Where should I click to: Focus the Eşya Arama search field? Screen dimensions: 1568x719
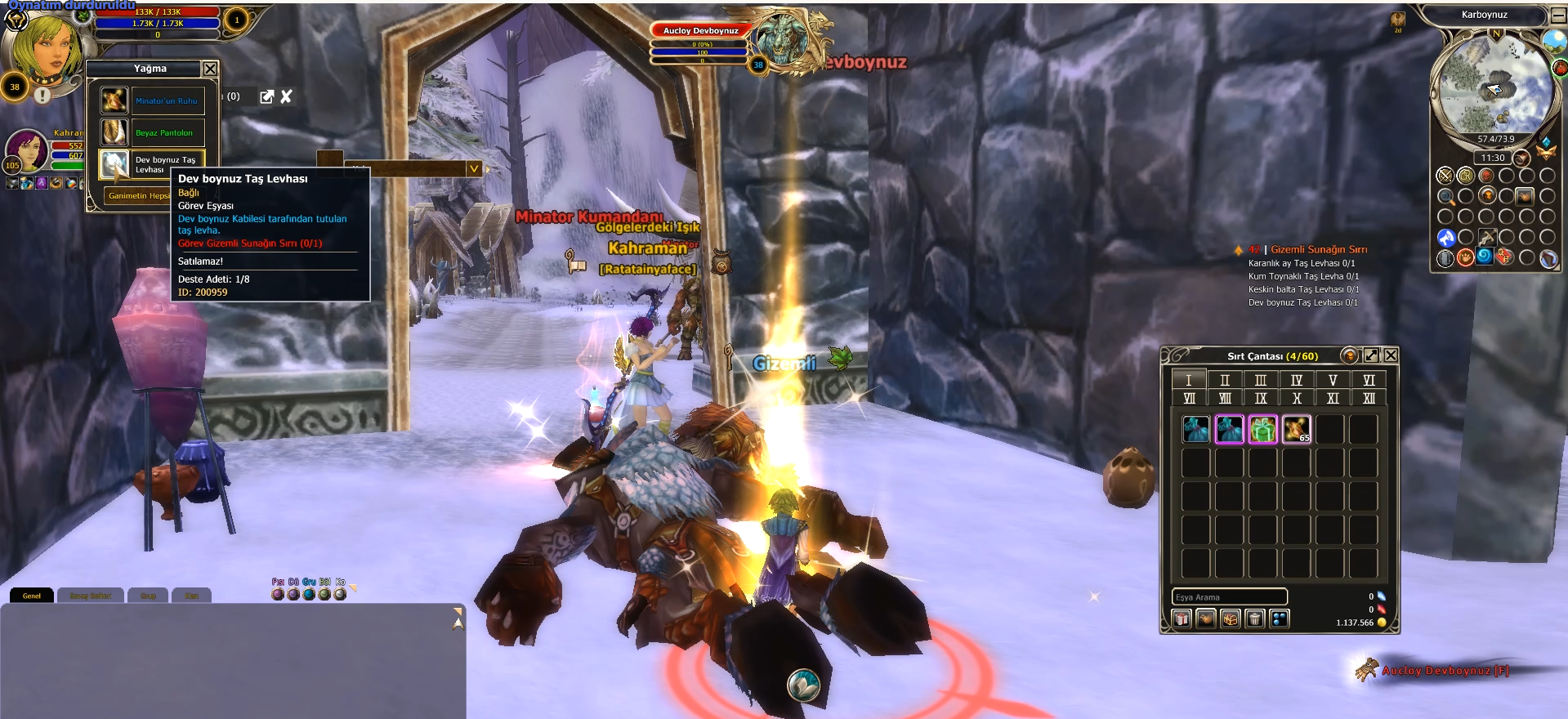[x=1229, y=597]
